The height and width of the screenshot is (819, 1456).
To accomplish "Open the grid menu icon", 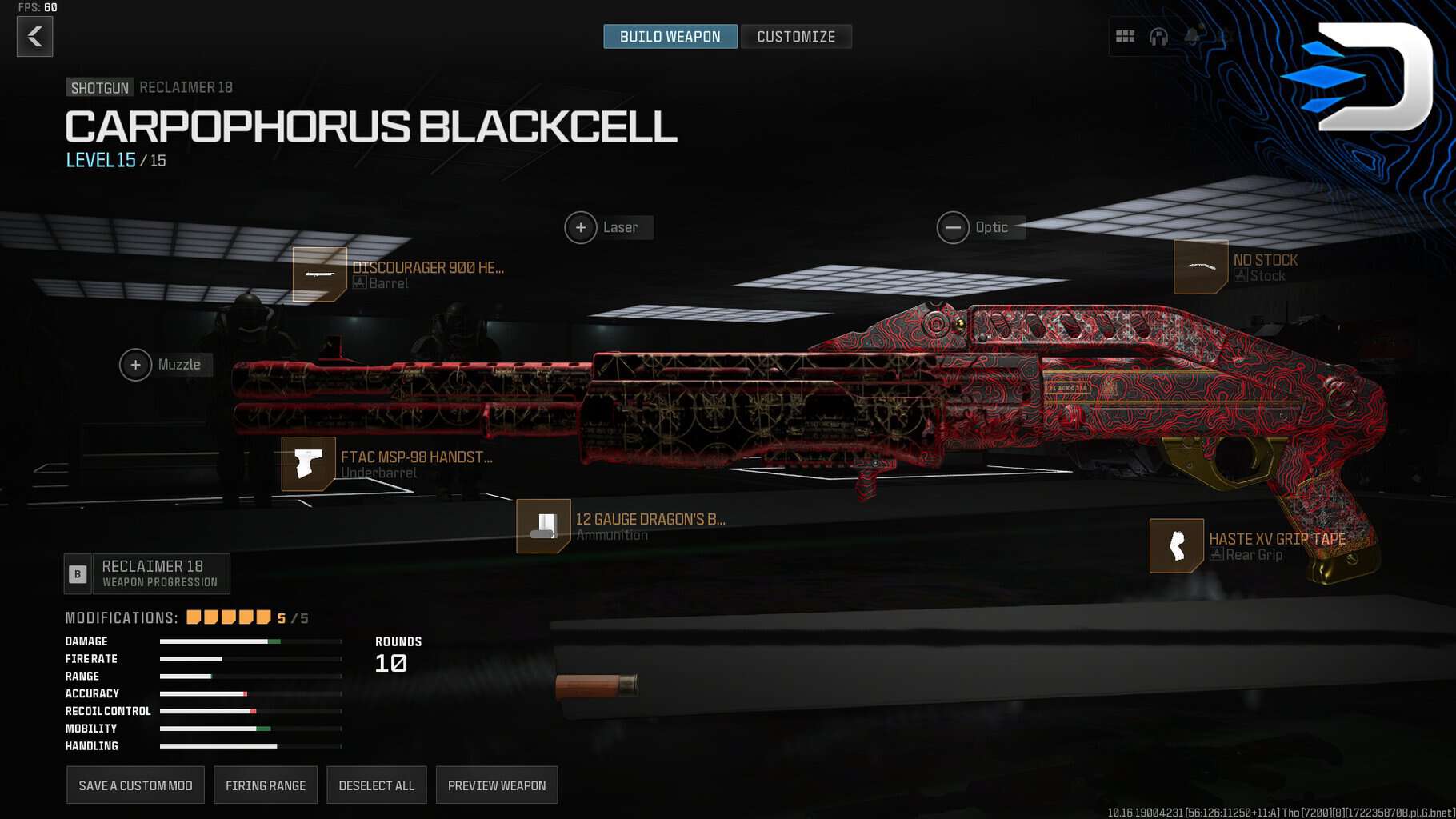I will [x=1125, y=37].
